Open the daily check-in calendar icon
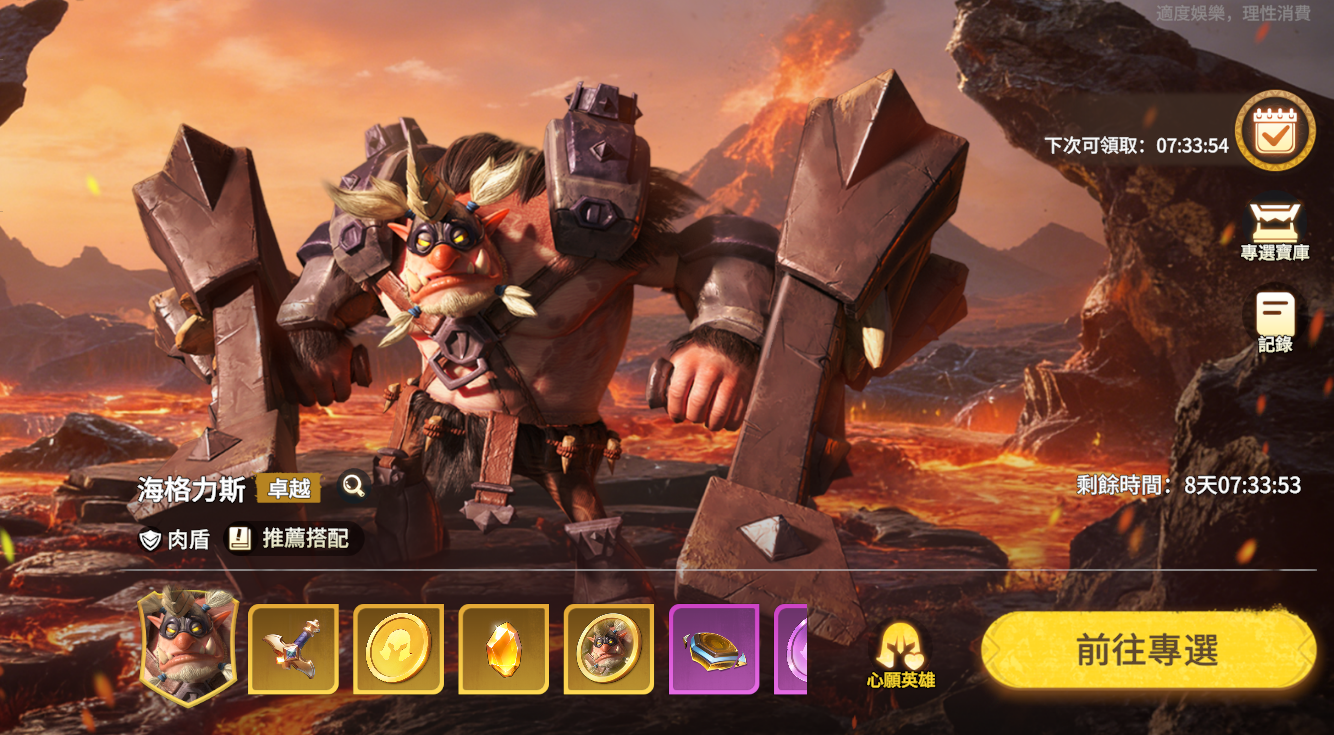The image size is (1334, 735). [x=1274, y=131]
